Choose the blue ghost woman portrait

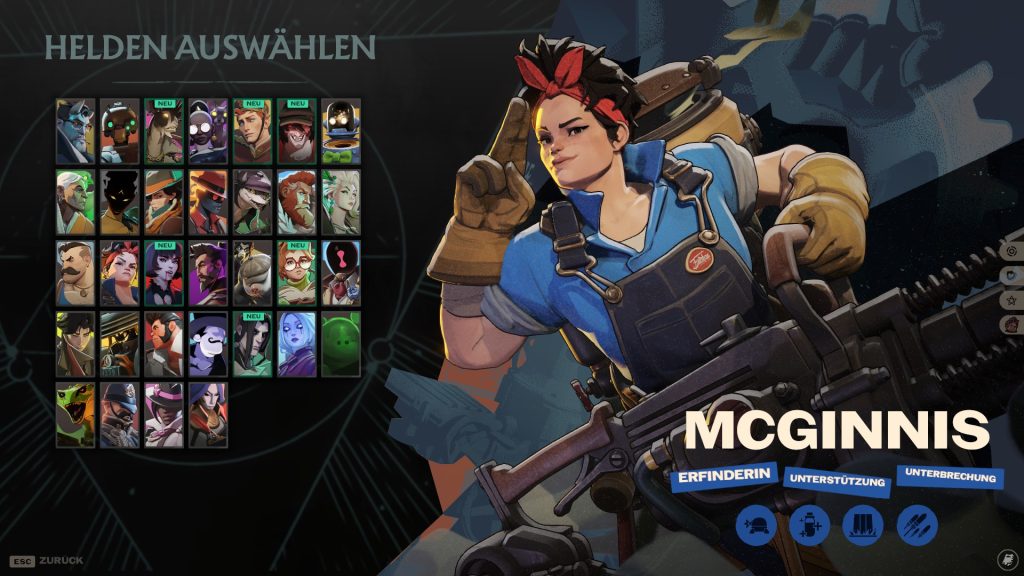(x=296, y=344)
